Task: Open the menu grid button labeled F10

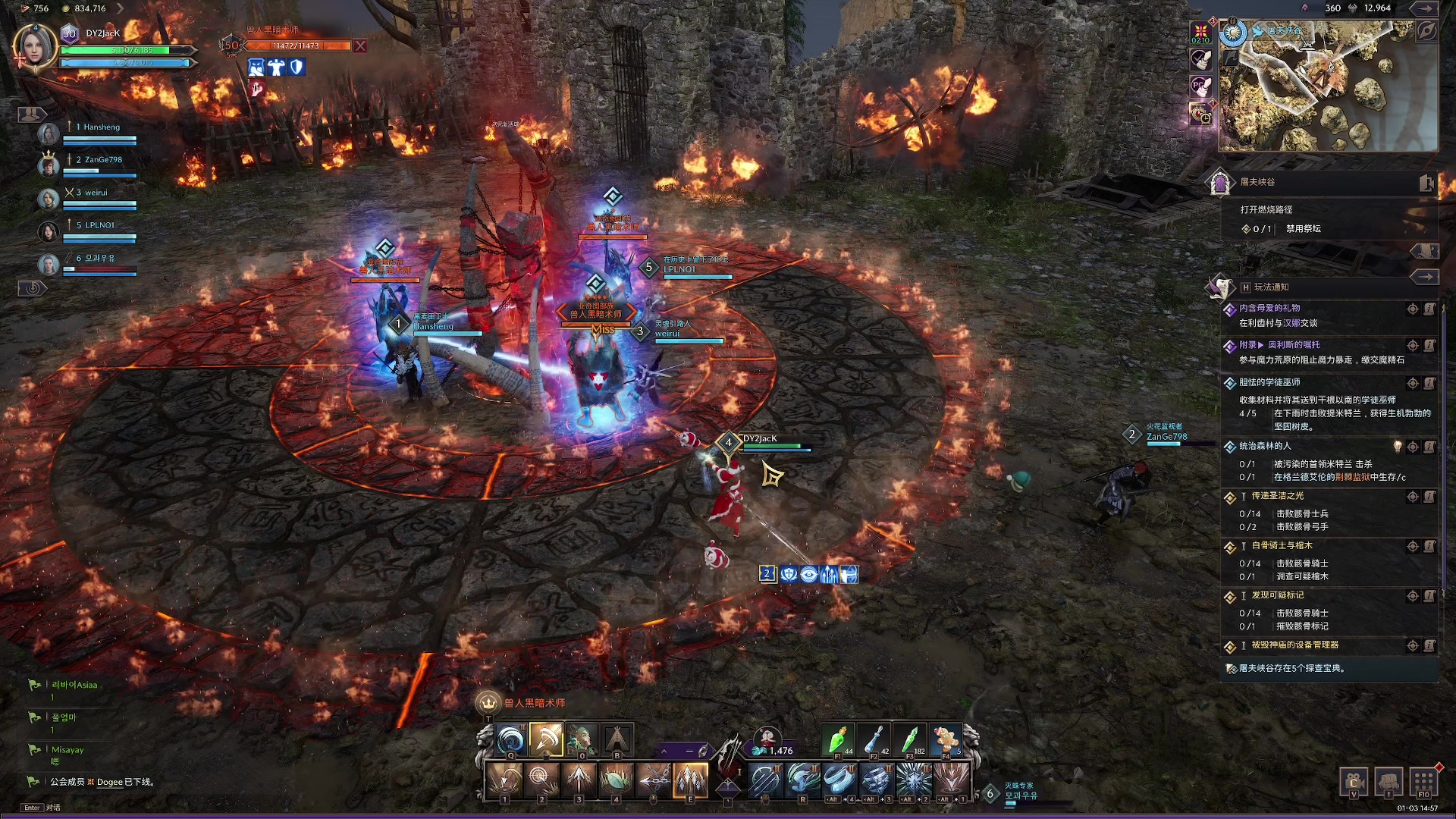Action: click(x=1423, y=782)
